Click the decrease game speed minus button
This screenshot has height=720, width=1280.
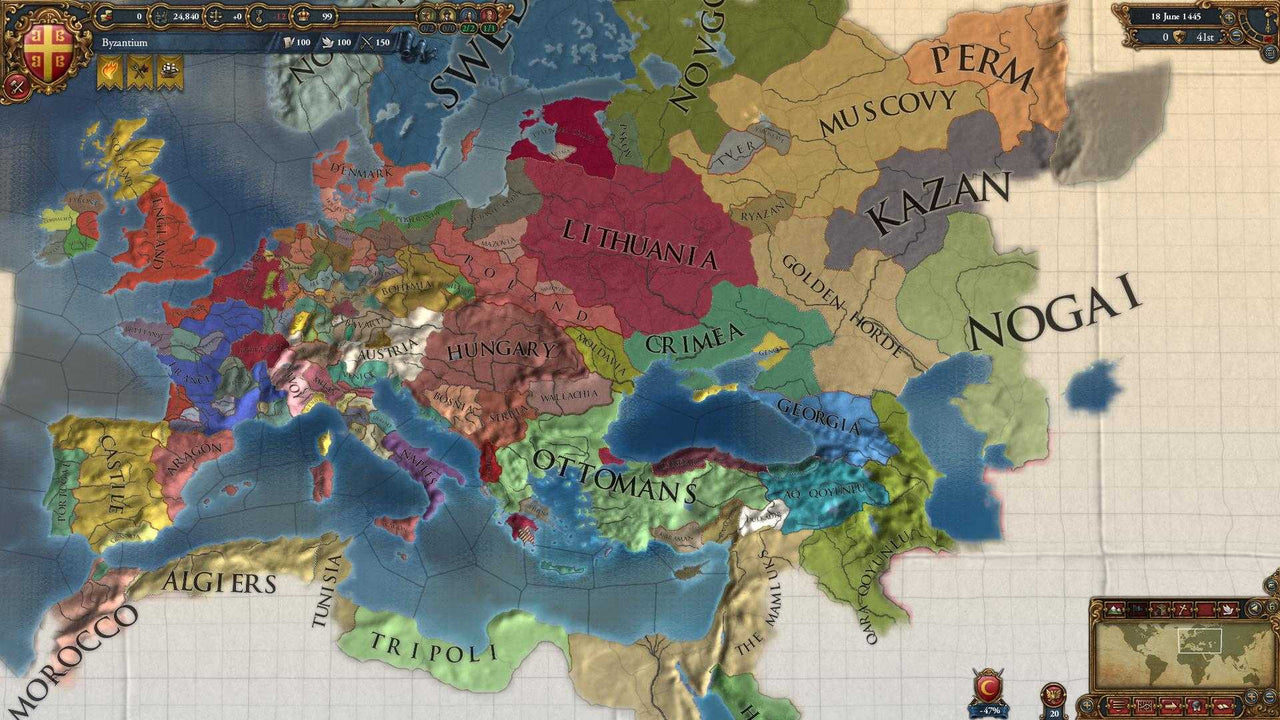click(x=1236, y=36)
